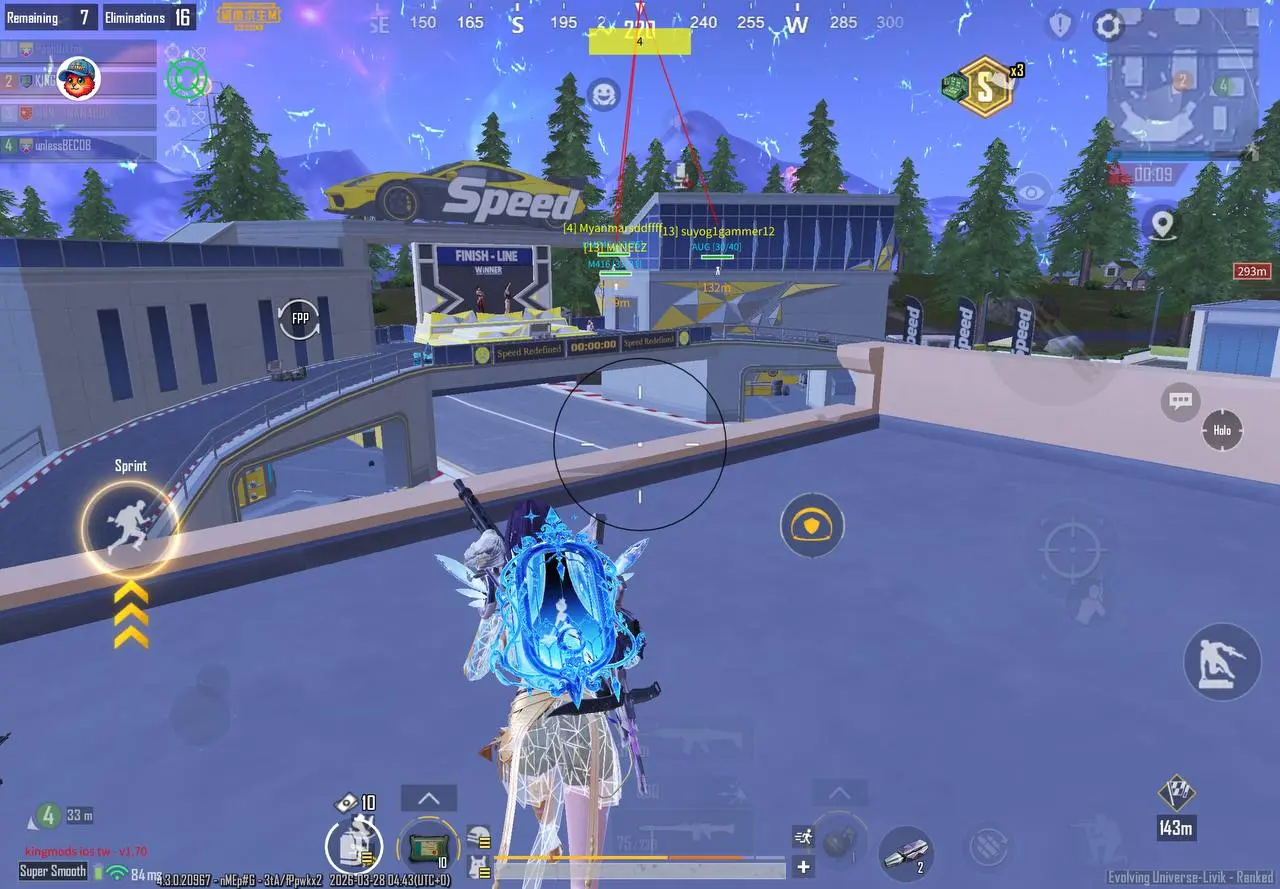Toggle the spectator eye icon
The image size is (1280, 889).
click(1030, 190)
